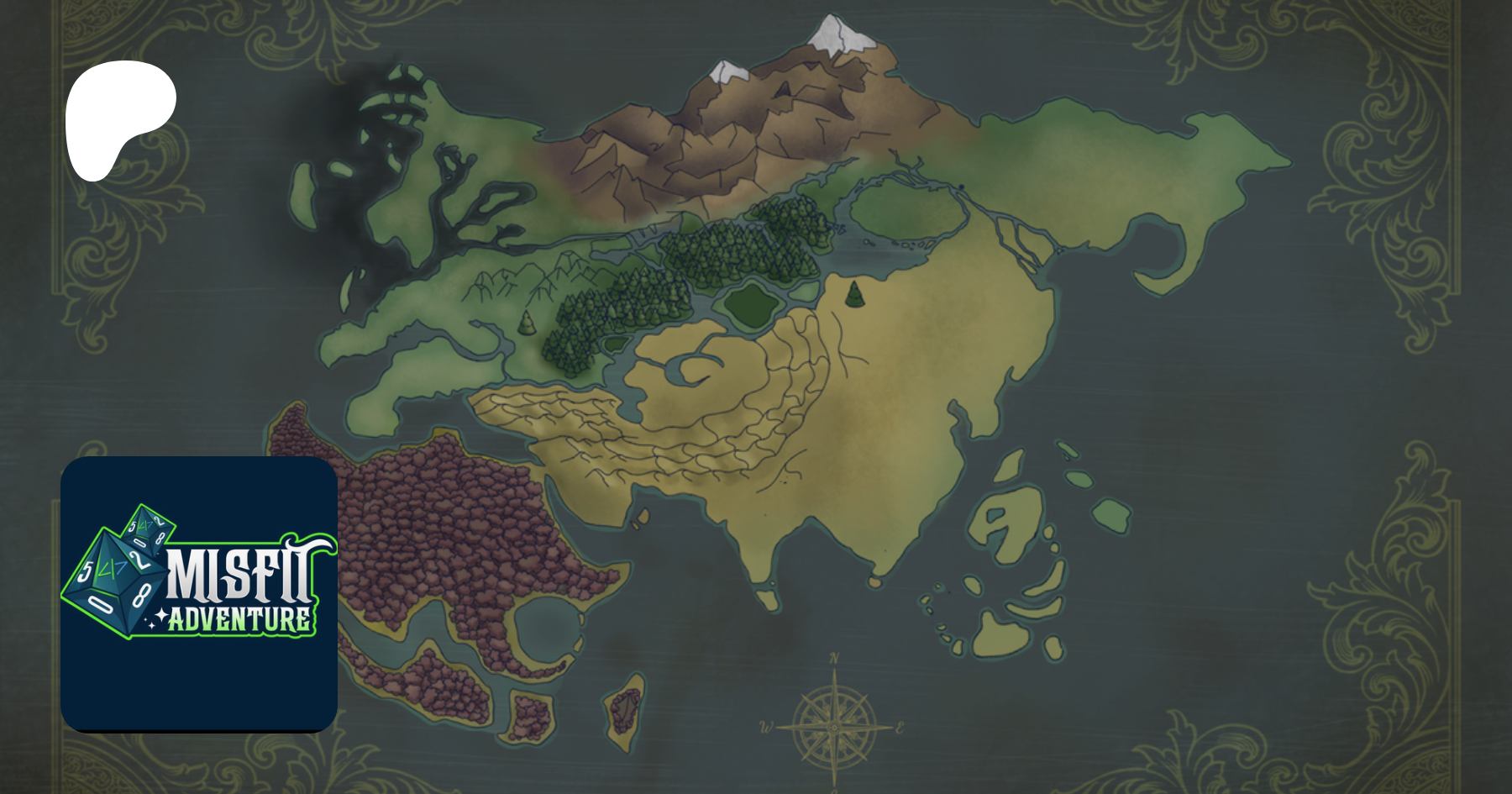
Task: Open the Misfit Adventure creator thumbnail
Action: tap(199, 593)
